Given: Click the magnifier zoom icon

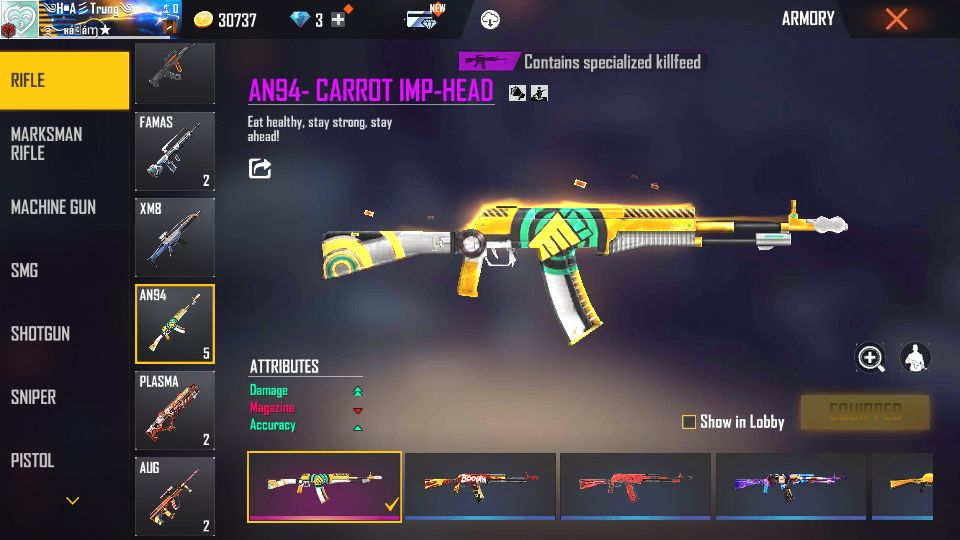Looking at the screenshot, I should (870, 358).
